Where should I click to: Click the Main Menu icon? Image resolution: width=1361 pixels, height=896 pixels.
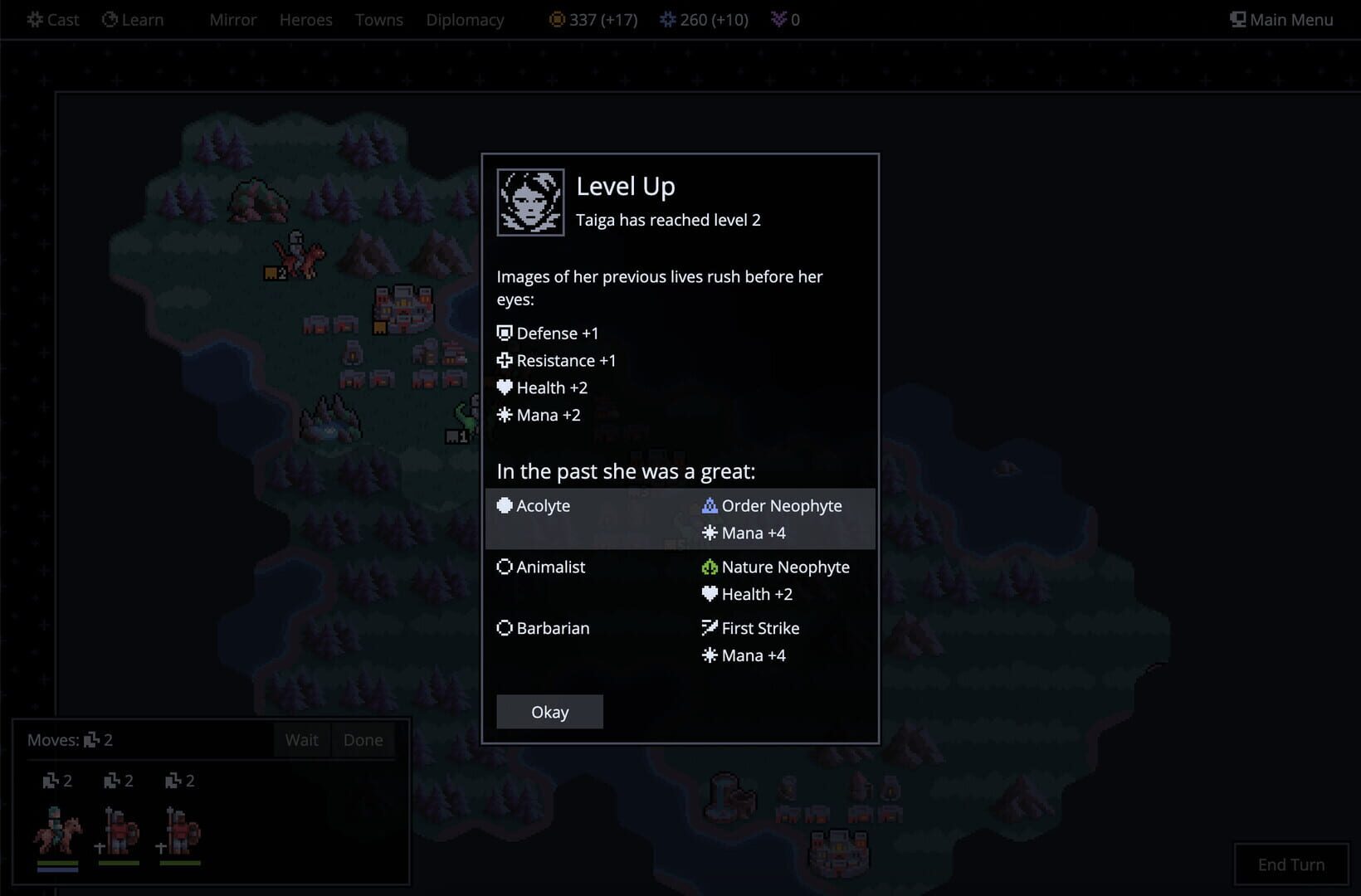tap(1237, 18)
